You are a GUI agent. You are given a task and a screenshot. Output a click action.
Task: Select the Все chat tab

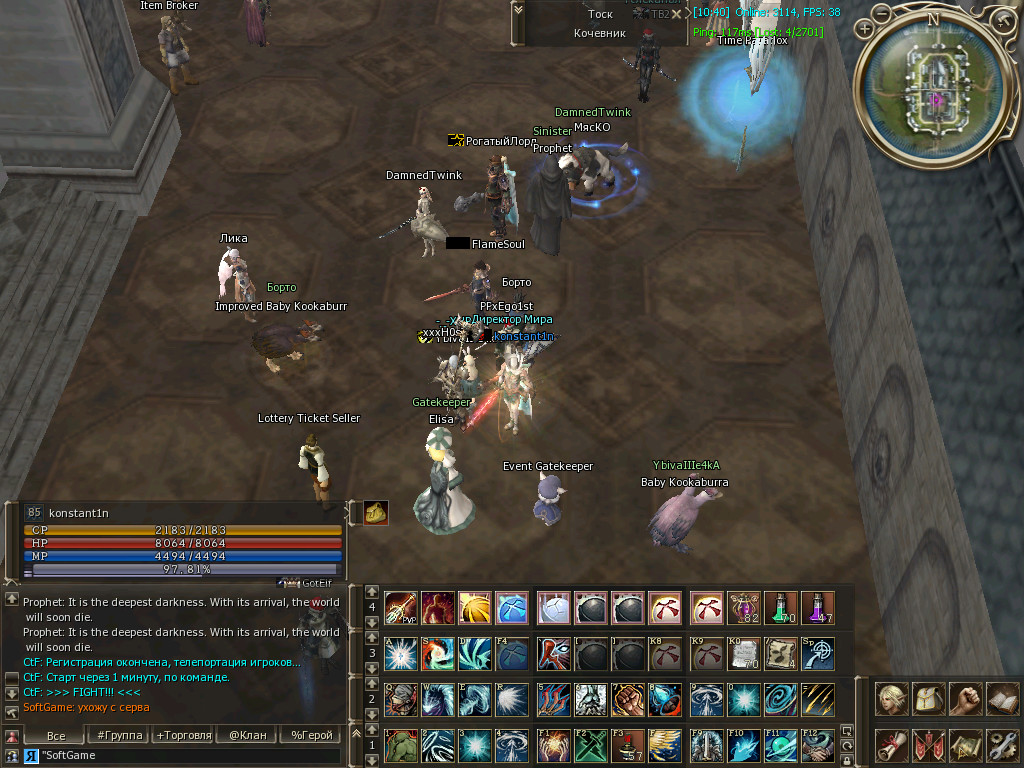tap(57, 735)
